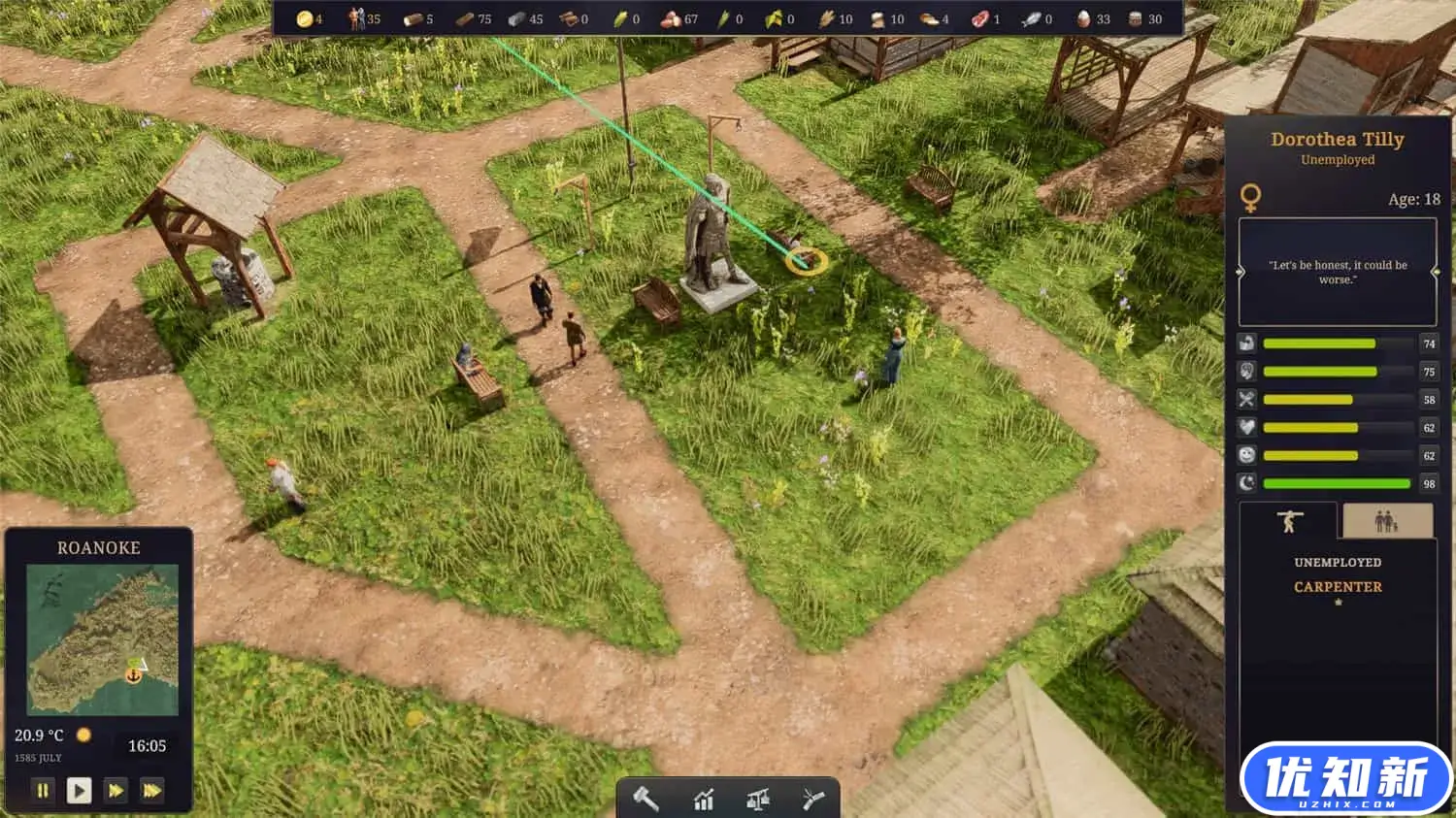Select the Unemployed job option
The image size is (1456, 818).
click(x=1338, y=563)
